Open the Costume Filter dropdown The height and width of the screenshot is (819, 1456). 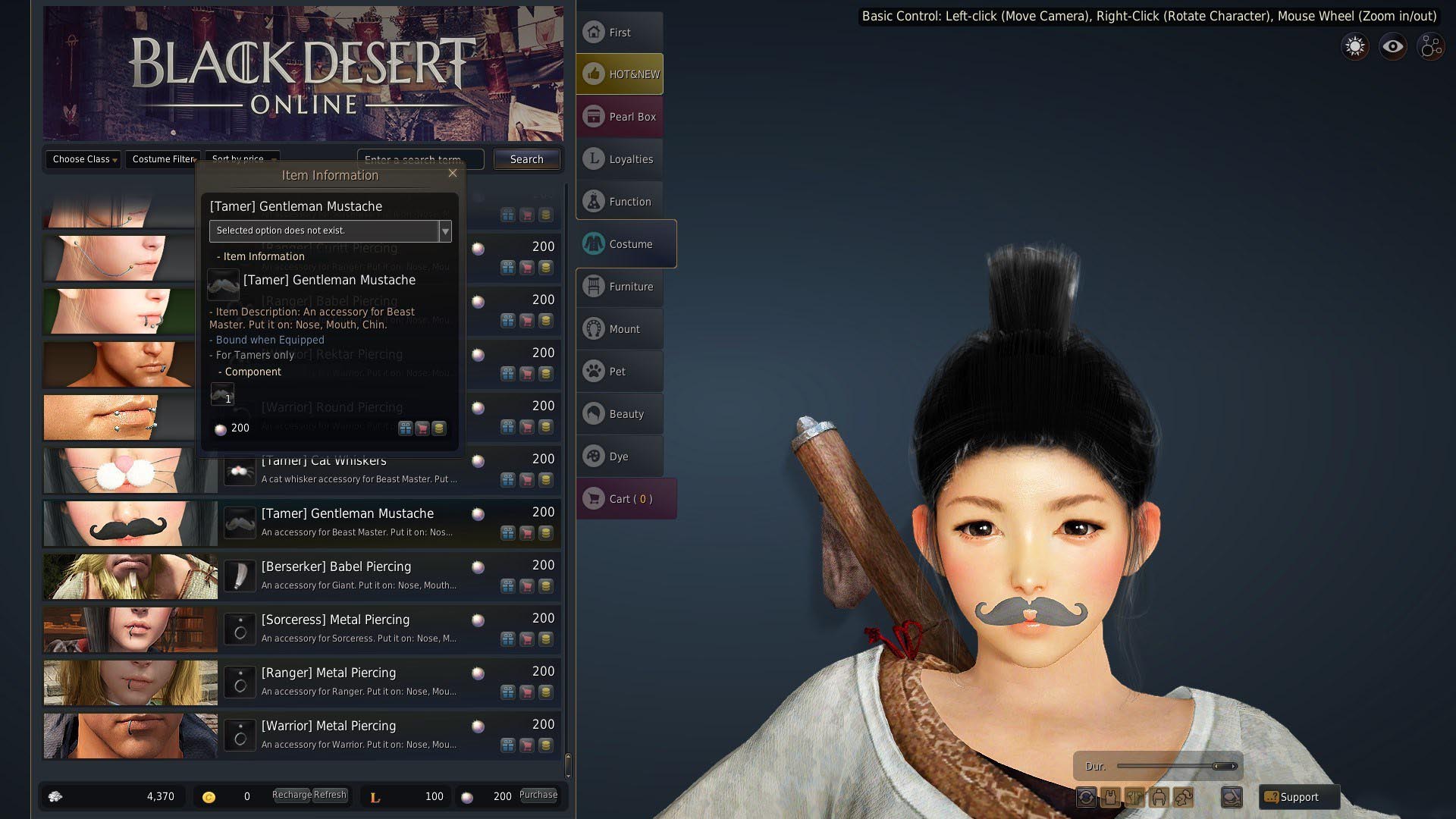pos(164,159)
